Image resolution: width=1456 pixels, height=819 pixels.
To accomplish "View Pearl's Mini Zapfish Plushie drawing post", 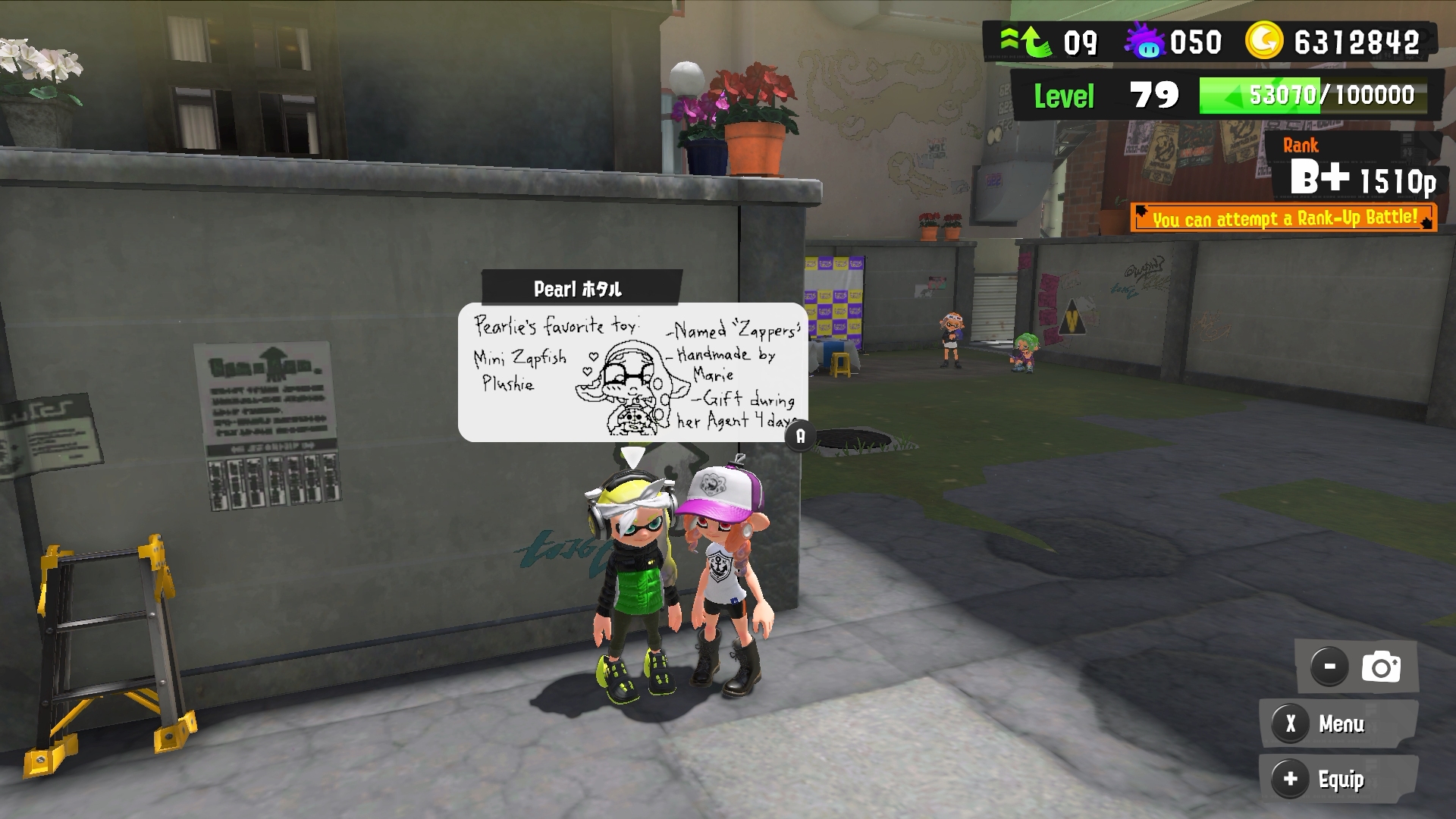I will [x=633, y=372].
